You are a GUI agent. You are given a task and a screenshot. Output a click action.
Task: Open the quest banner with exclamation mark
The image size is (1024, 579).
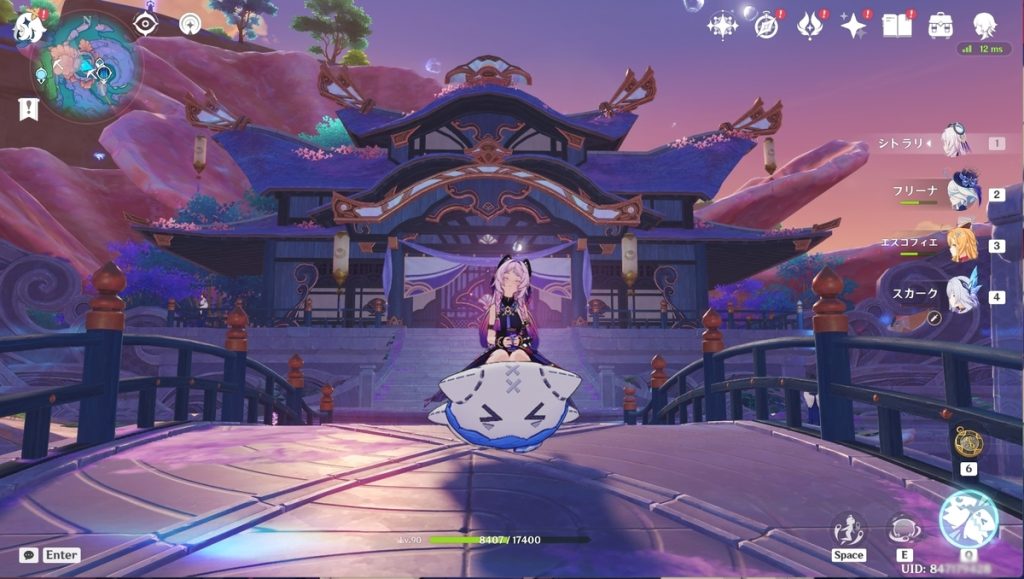(28, 109)
